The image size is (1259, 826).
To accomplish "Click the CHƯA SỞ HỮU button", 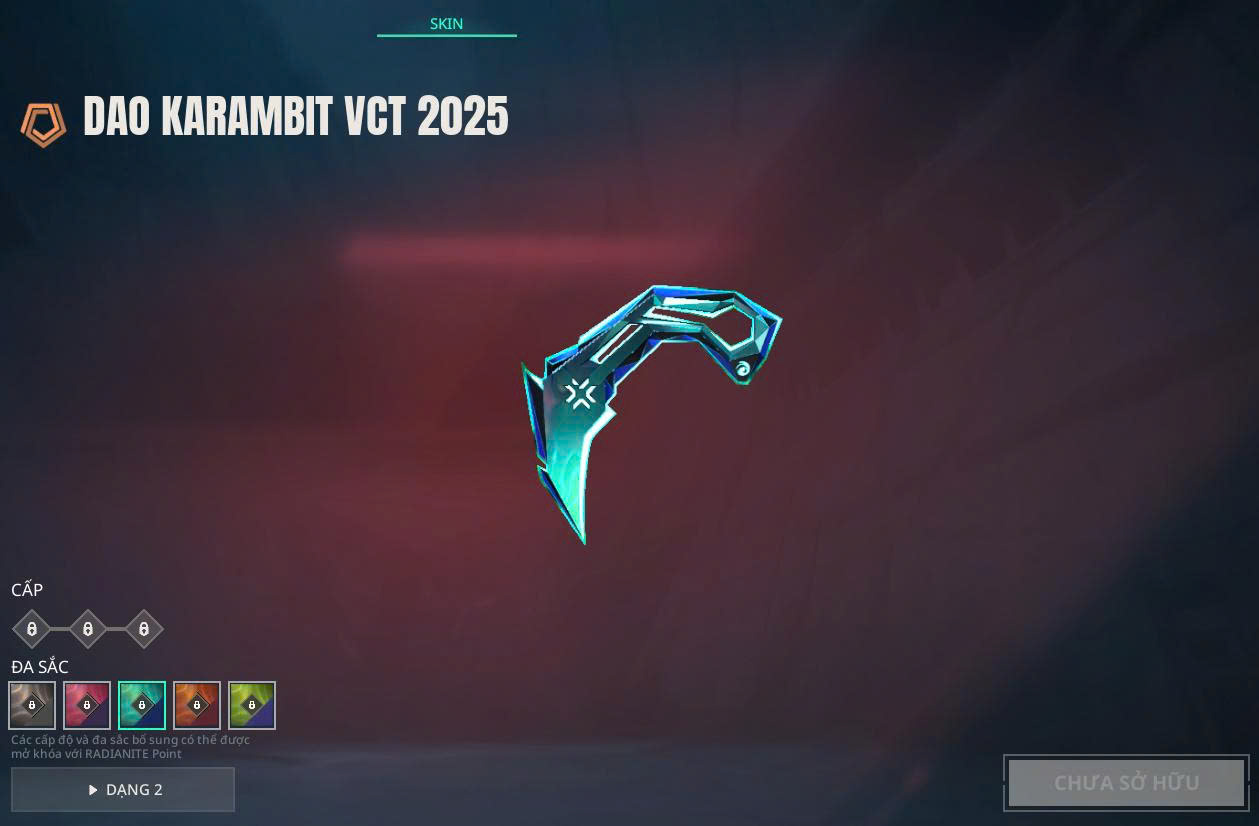I will tap(1126, 783).
